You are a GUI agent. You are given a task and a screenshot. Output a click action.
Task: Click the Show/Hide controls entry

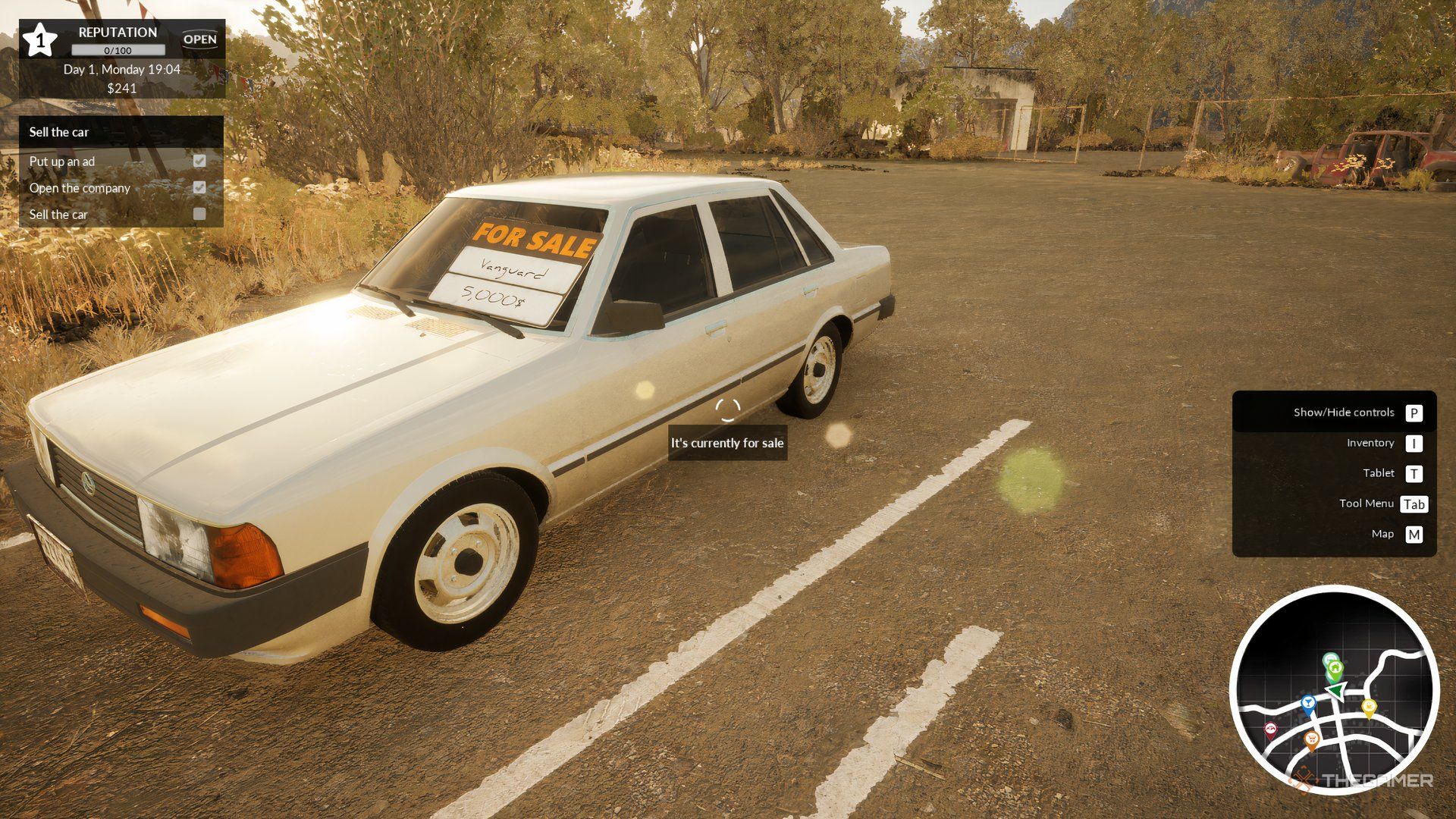click(1344, 413)
